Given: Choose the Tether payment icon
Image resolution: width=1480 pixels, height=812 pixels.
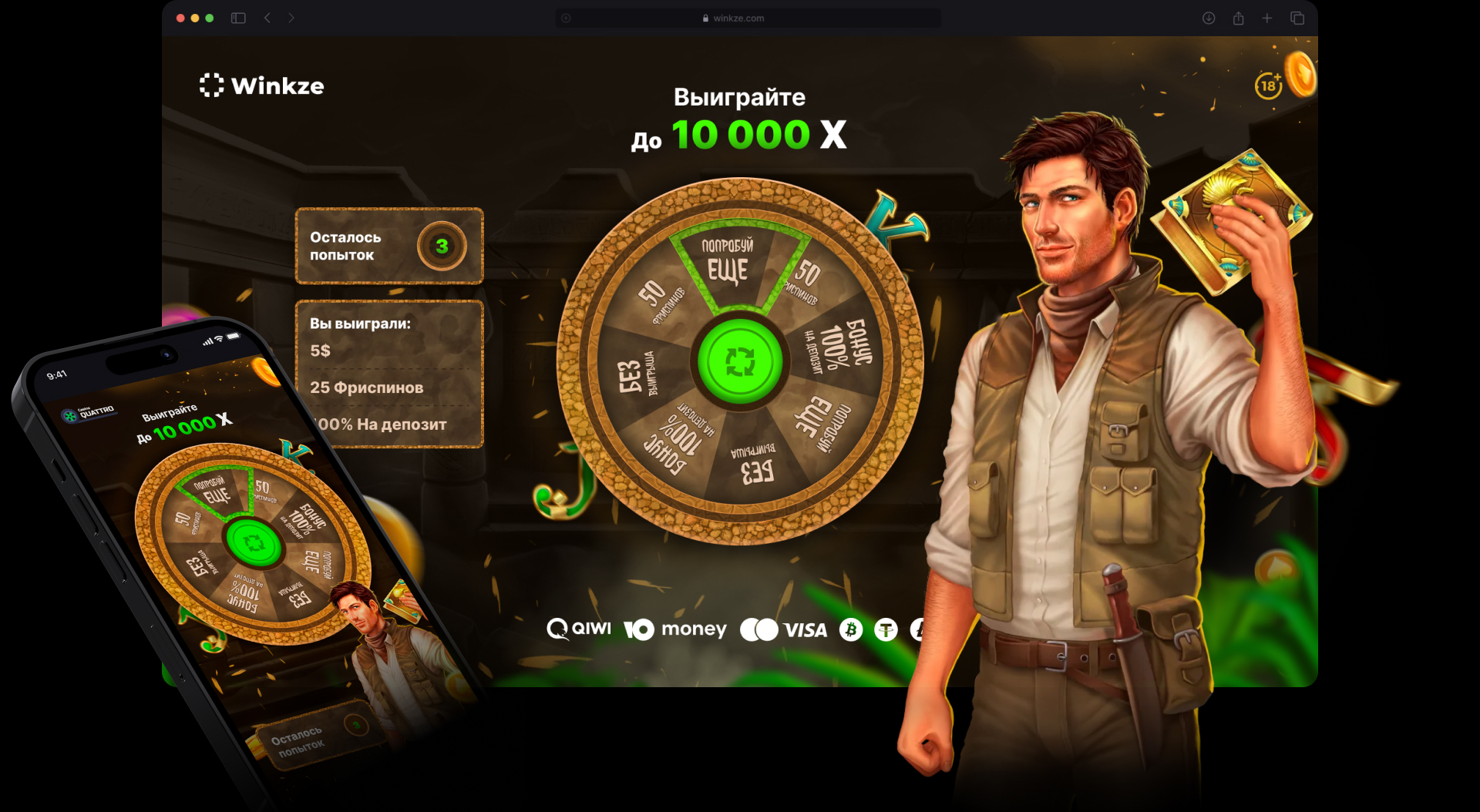Looking at the screenshot, I should [x=886, y=630].
